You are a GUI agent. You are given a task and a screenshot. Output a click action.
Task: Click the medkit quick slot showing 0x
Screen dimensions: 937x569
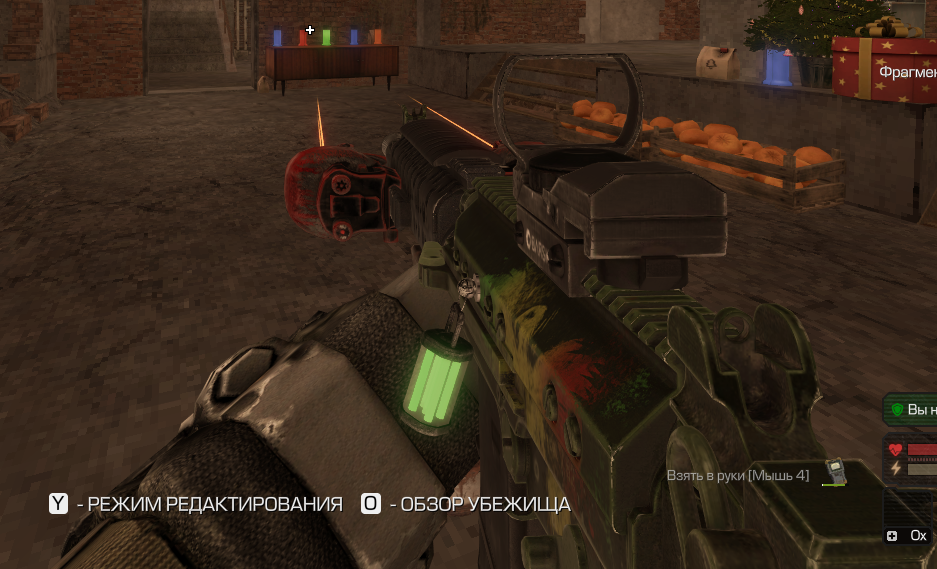(x=906, y=536)
